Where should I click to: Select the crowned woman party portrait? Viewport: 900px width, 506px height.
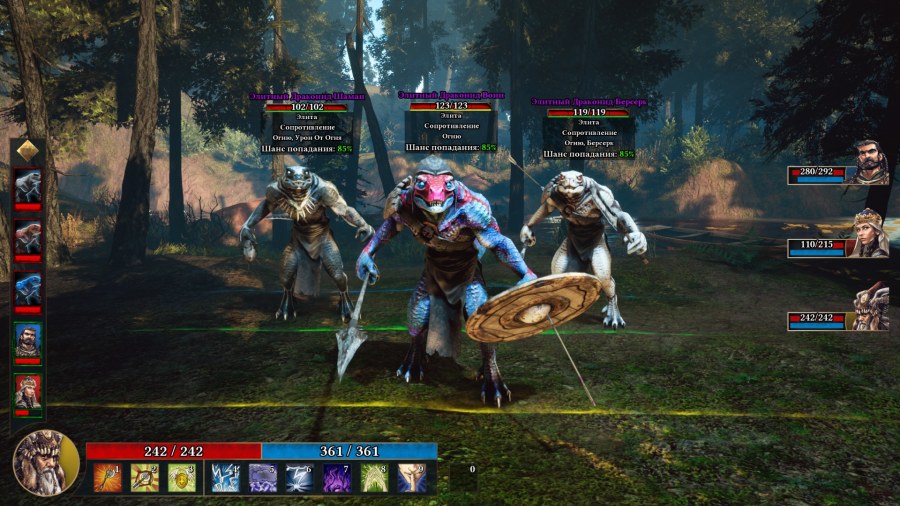click(869, 233)
